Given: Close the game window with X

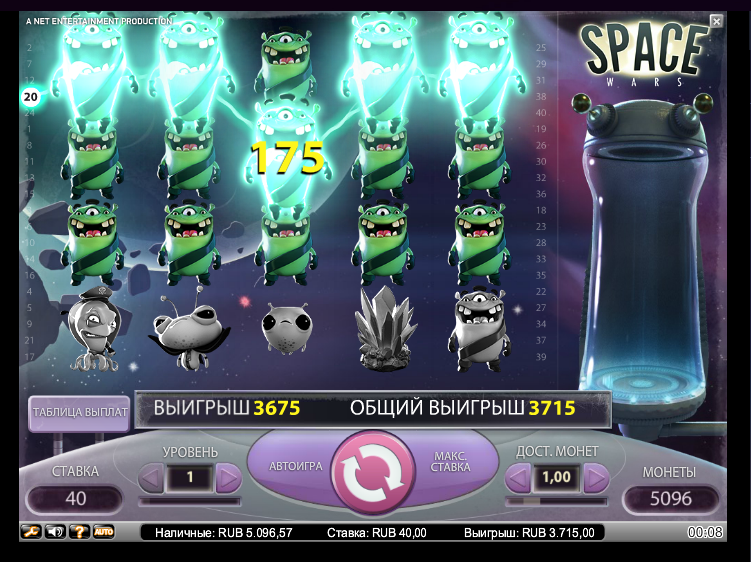Looking at the screenshot, I should coord(716,21).
